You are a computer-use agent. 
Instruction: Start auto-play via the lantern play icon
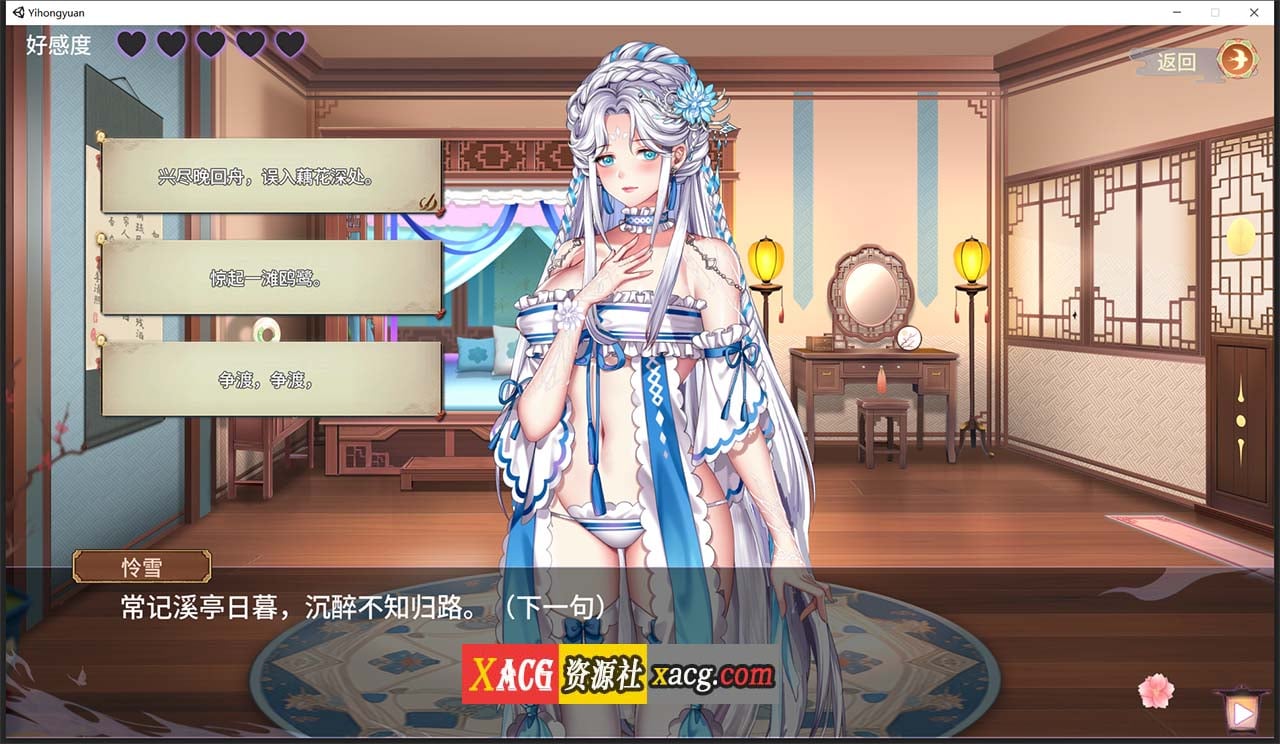click(x=1240, y=712)
